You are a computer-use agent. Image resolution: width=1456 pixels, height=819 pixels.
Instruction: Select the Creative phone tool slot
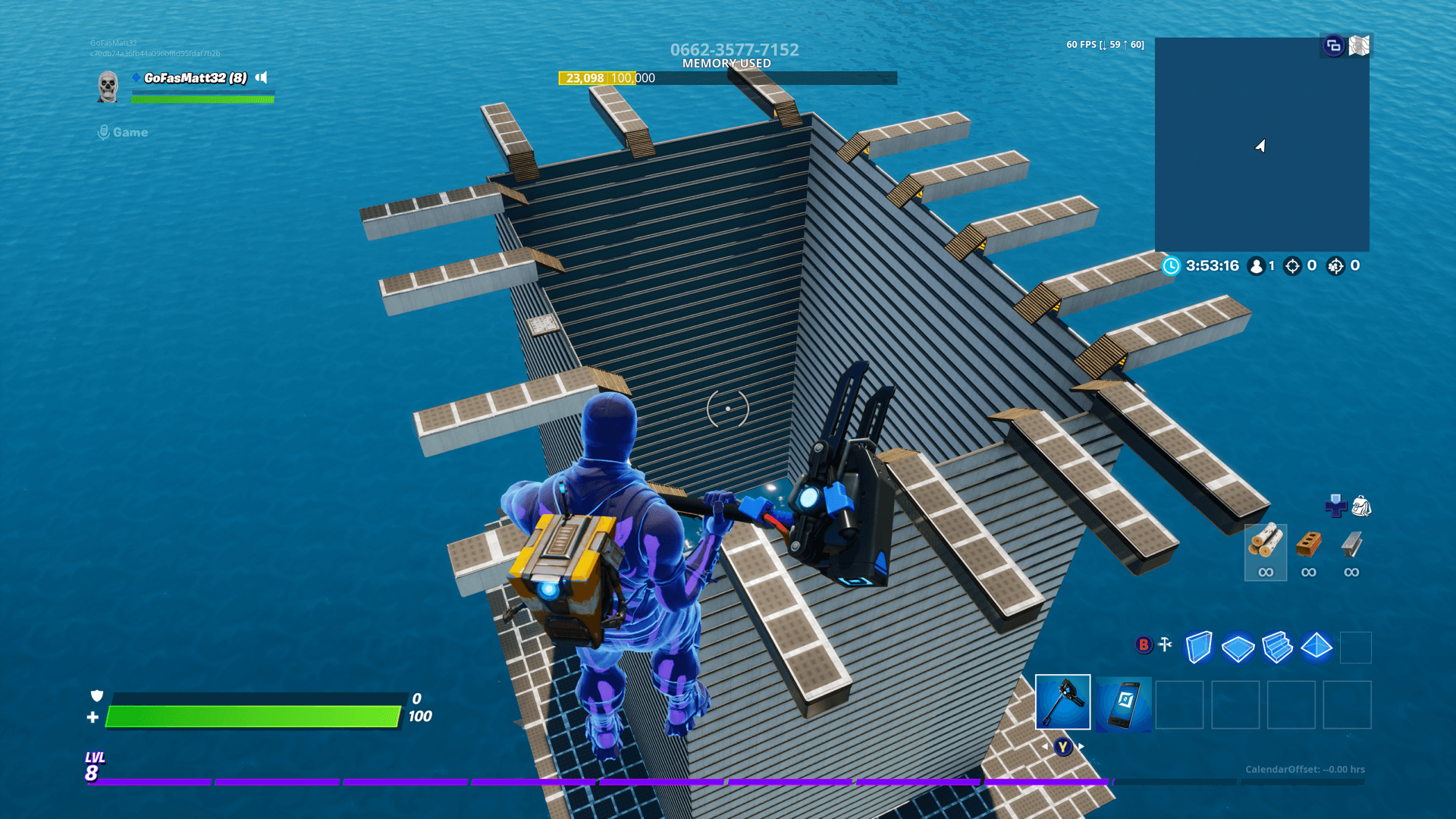[1123, 704]
